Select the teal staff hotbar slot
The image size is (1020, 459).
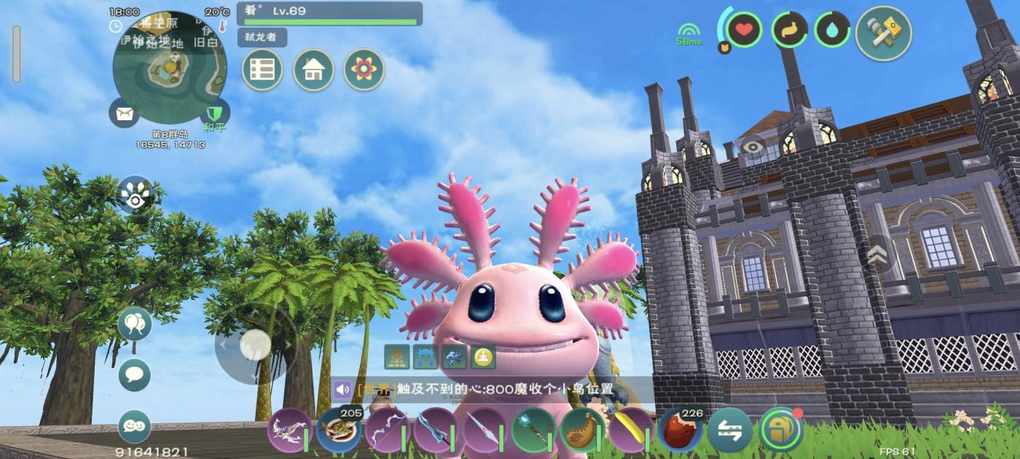[533, 431]
